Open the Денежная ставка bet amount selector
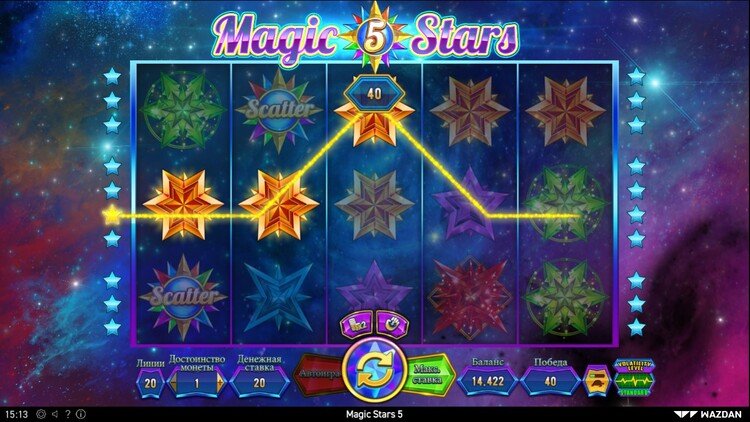Screen dimensions: 750x422 (259, 381)
